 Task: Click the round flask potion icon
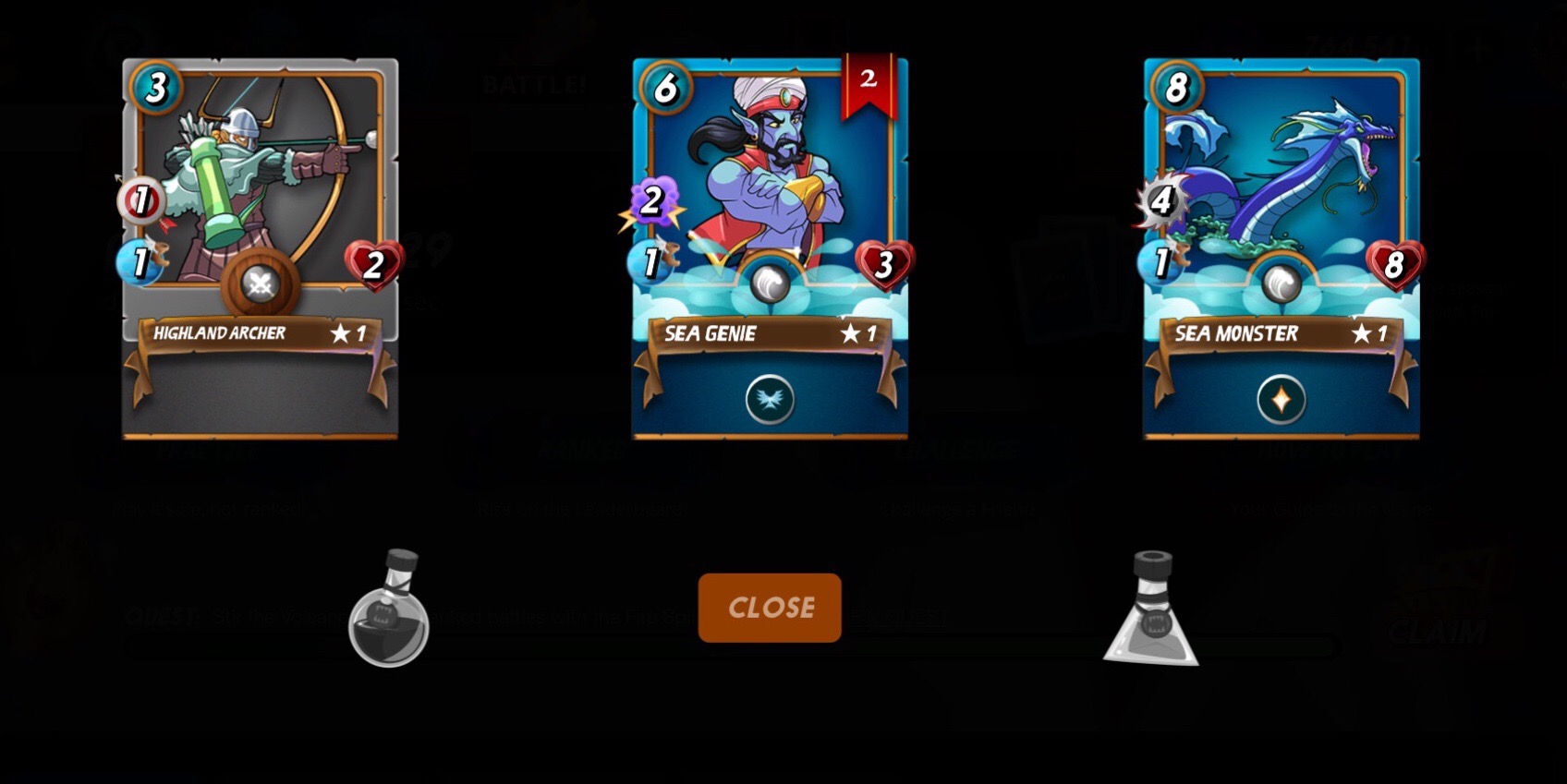click(x=389, y=610)
